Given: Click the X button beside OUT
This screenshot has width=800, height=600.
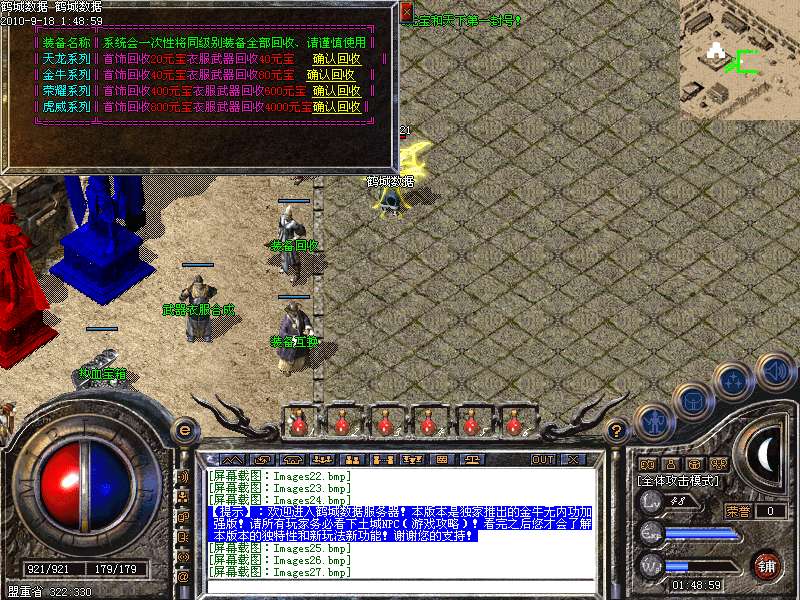Looking at the screenshot, I should coord(573,460).
